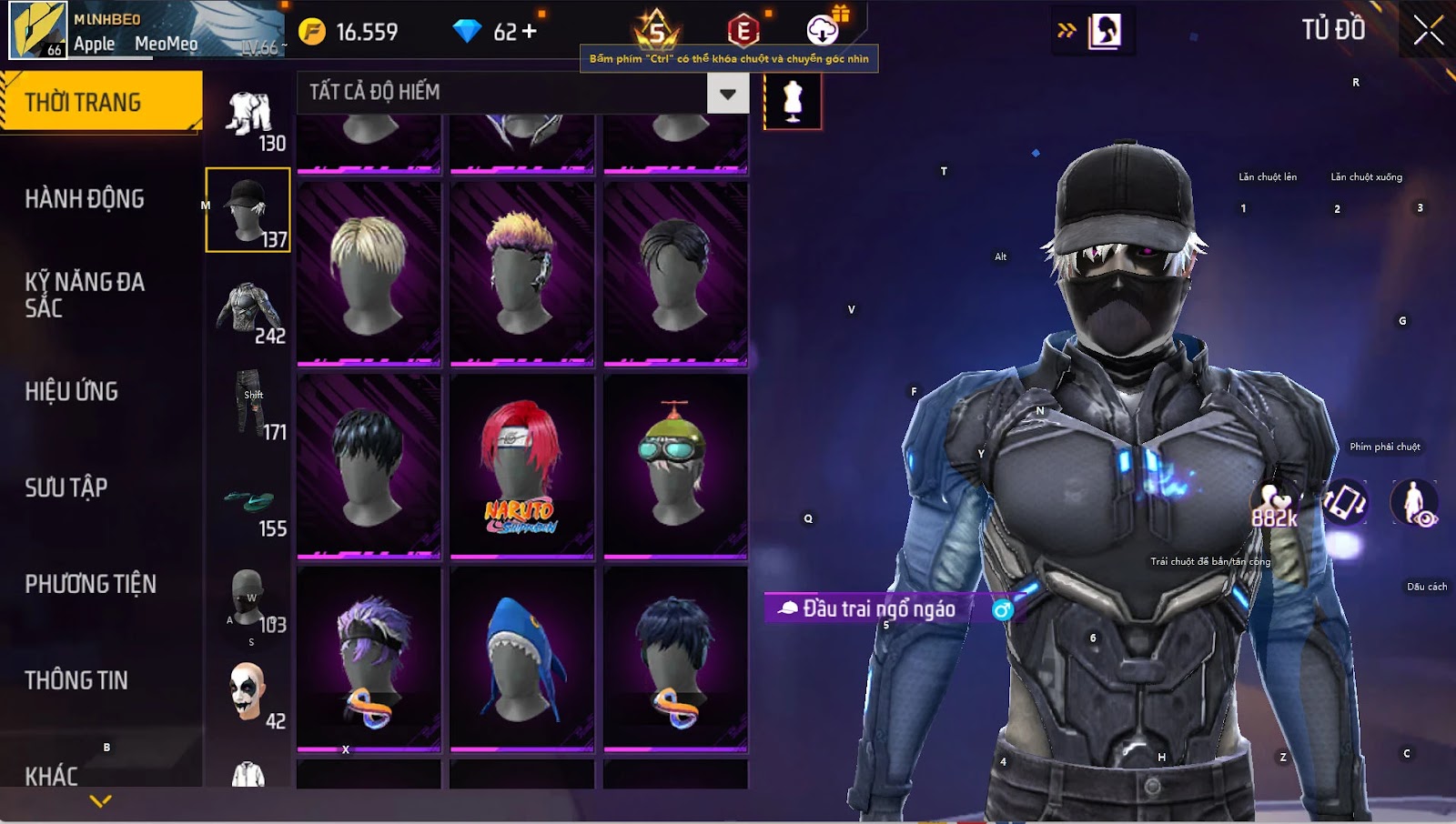Open the Kỹ Năng Đa Sắc section
The image size is (1456, 824).
coord(85,295)
